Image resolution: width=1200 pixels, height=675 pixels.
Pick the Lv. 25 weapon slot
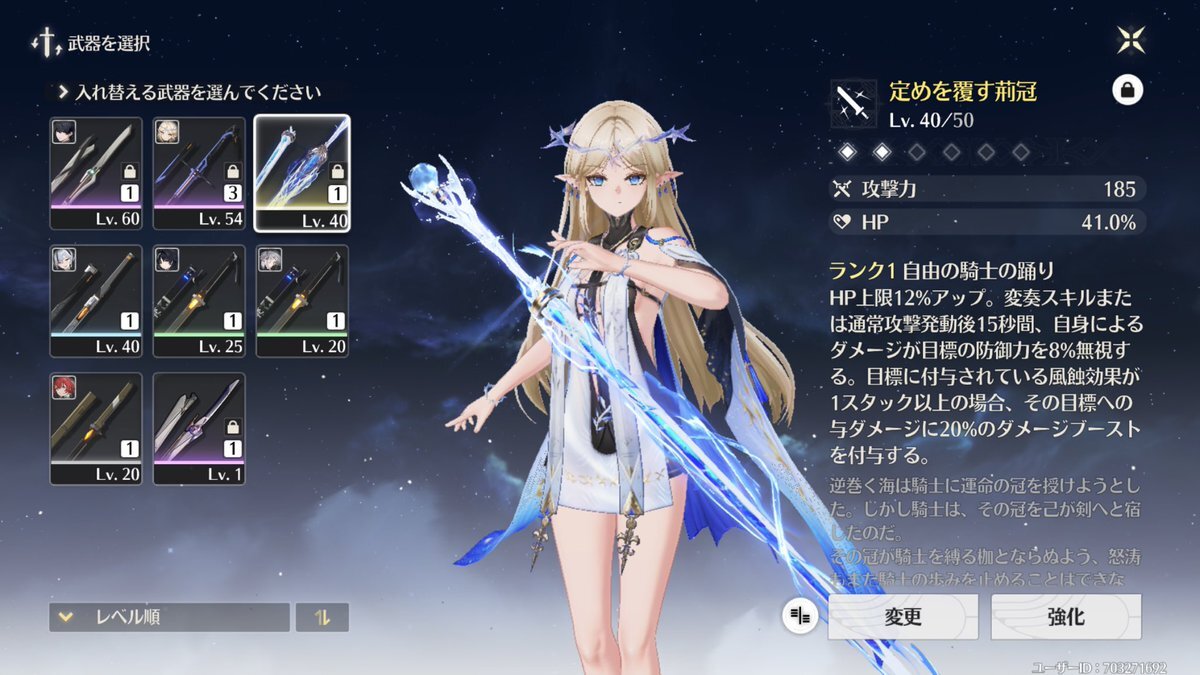click(199, 301)
